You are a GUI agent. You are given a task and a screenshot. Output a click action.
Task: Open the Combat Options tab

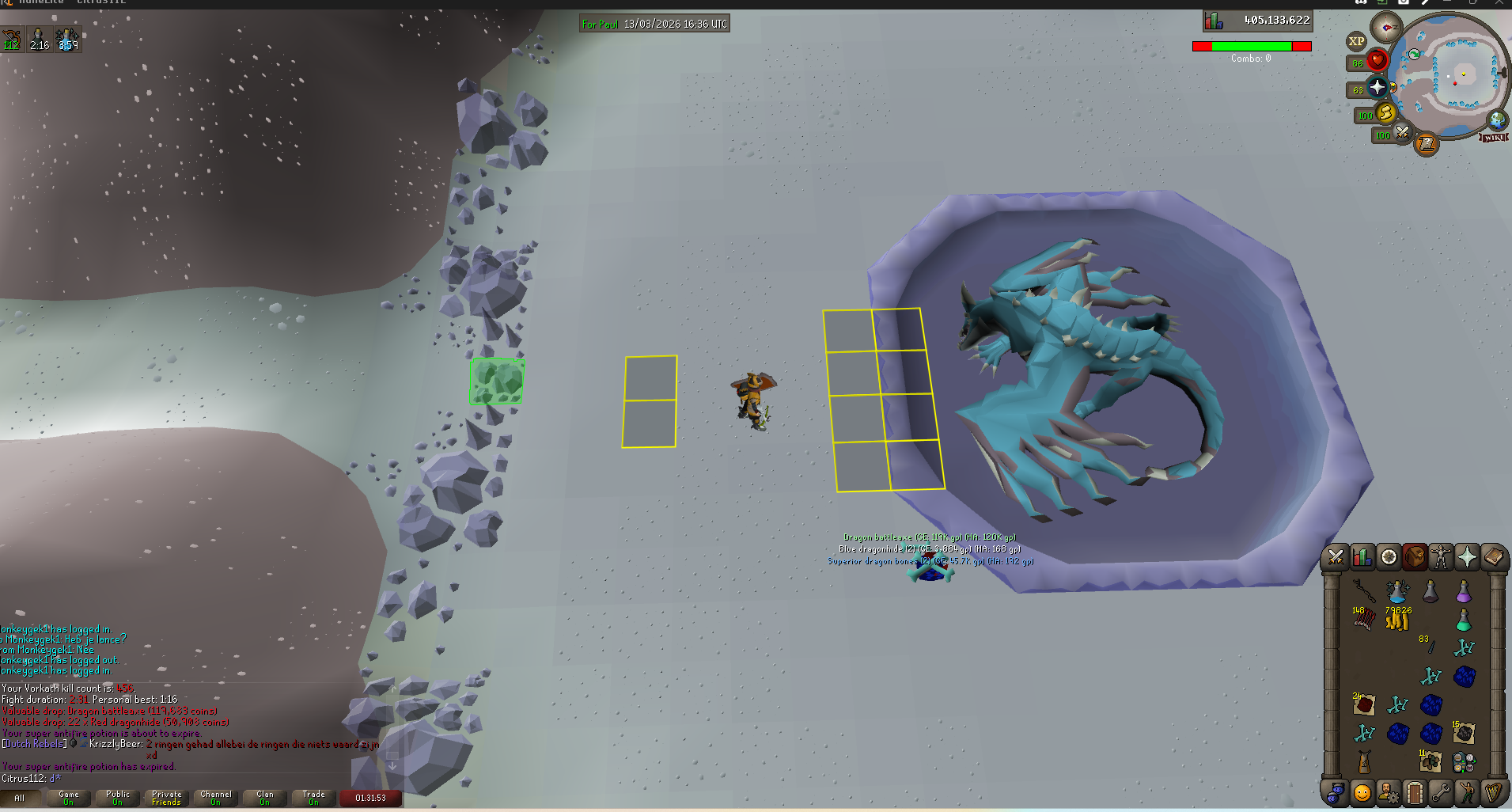pos(1336,557)
